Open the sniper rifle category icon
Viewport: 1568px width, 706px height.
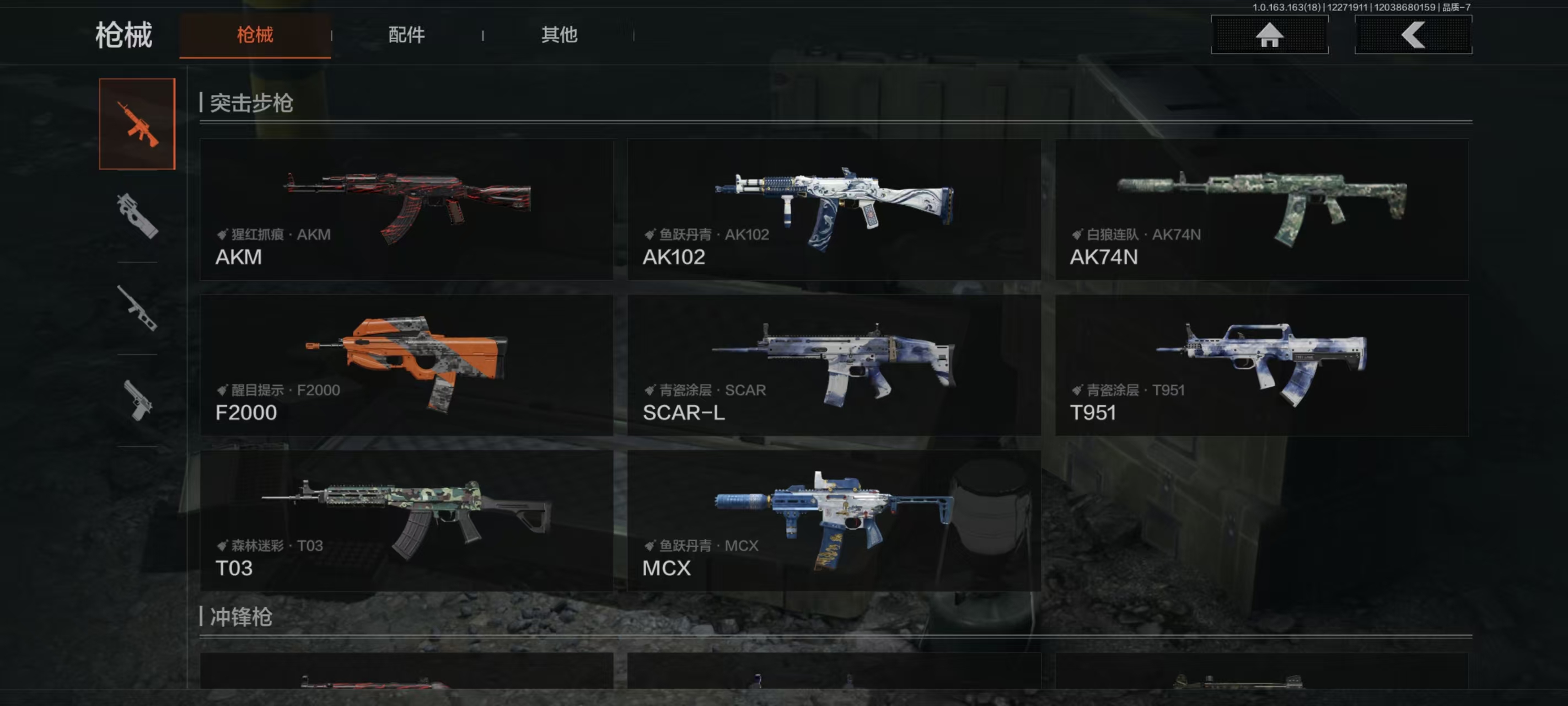coord(137,308)
